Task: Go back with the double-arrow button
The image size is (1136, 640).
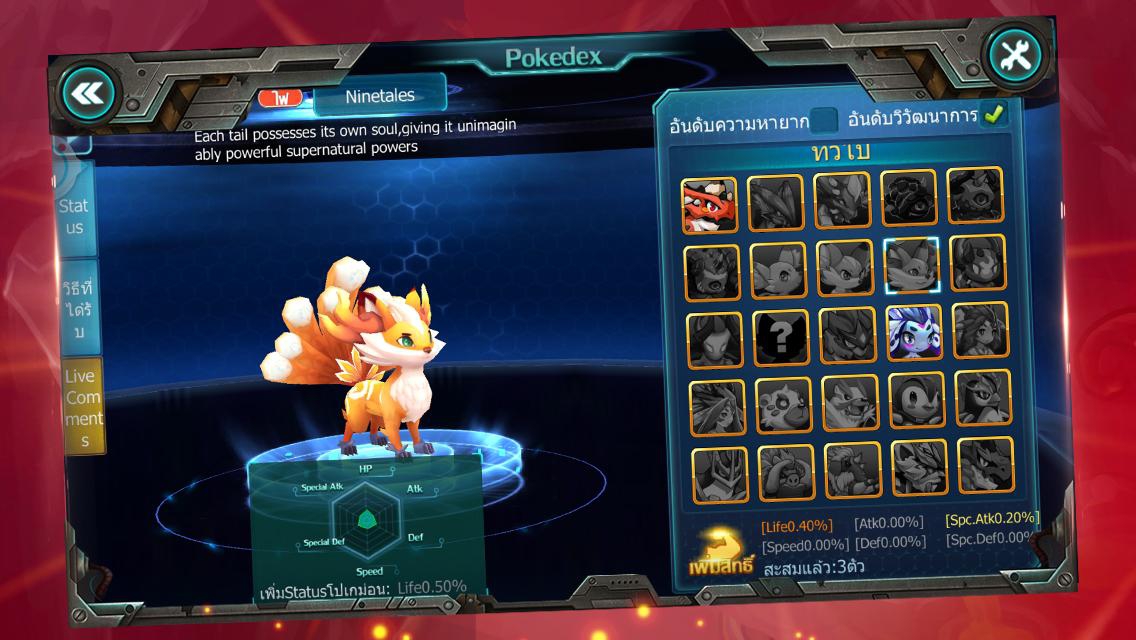Action: (88, 93)
